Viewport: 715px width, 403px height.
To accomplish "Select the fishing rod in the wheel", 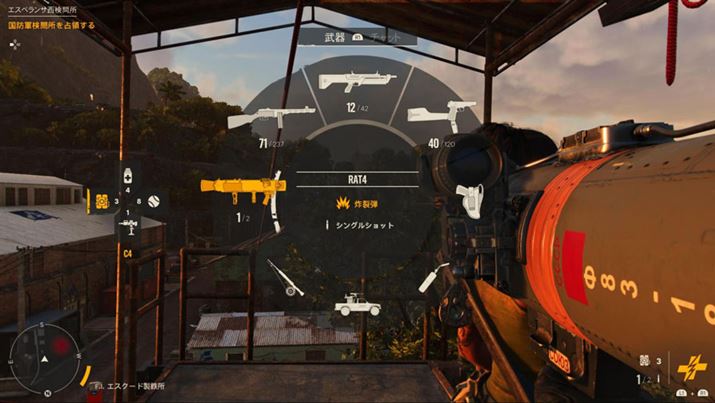I will pos(285,277).
